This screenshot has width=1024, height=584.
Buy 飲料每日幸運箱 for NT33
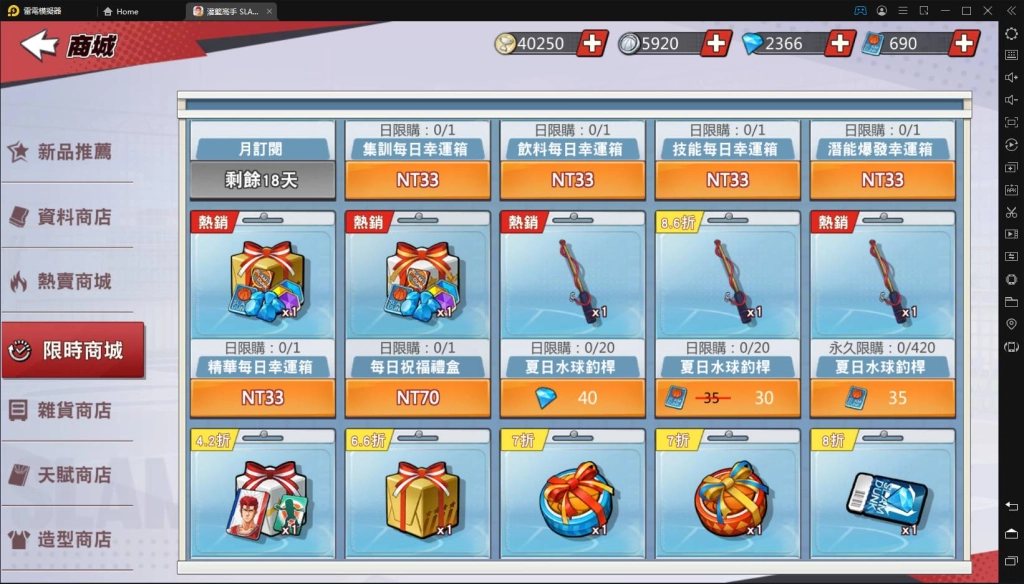coord(572,180)
